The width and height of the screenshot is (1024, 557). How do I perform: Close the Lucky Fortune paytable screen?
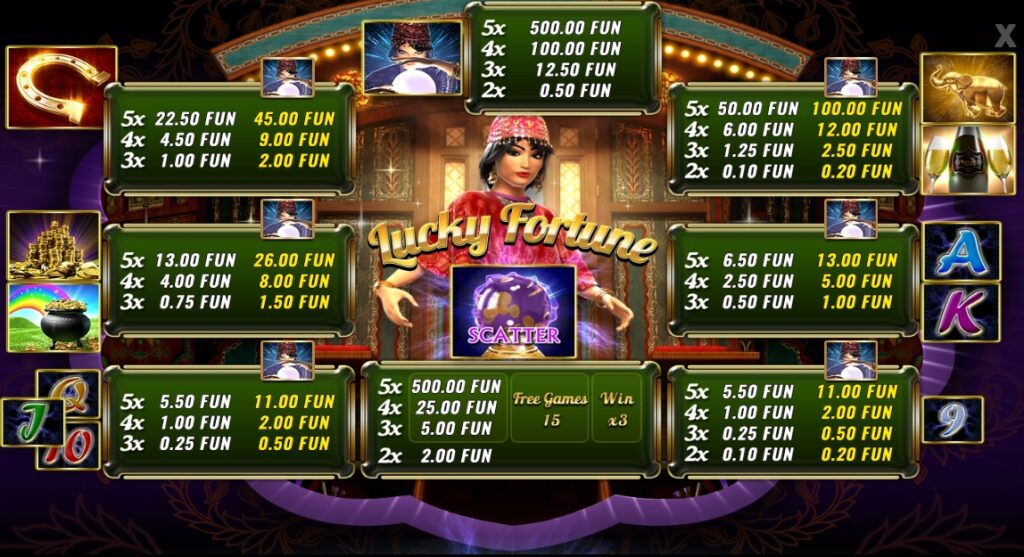pyautogui.click(x=1004, y=37)
